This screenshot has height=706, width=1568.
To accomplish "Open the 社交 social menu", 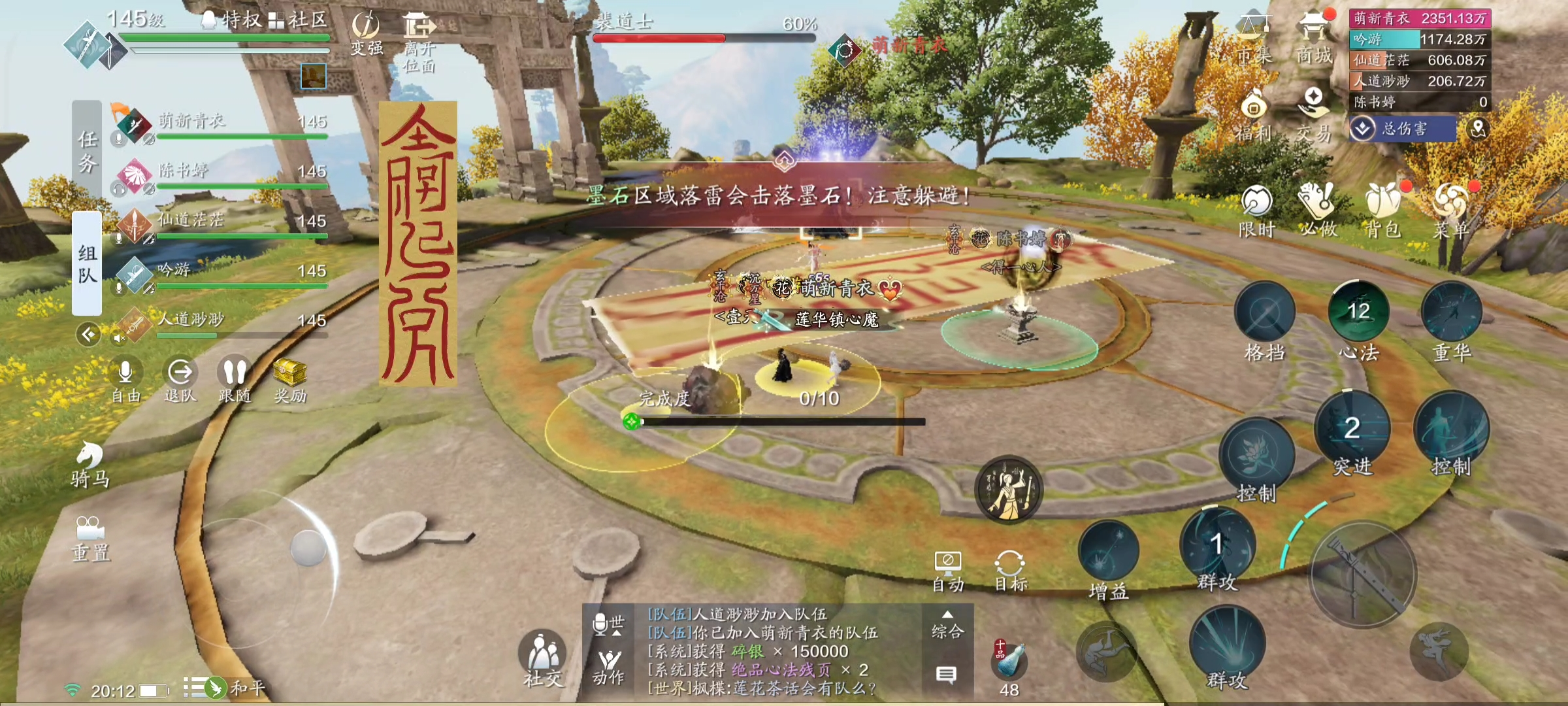I will 542,657.
